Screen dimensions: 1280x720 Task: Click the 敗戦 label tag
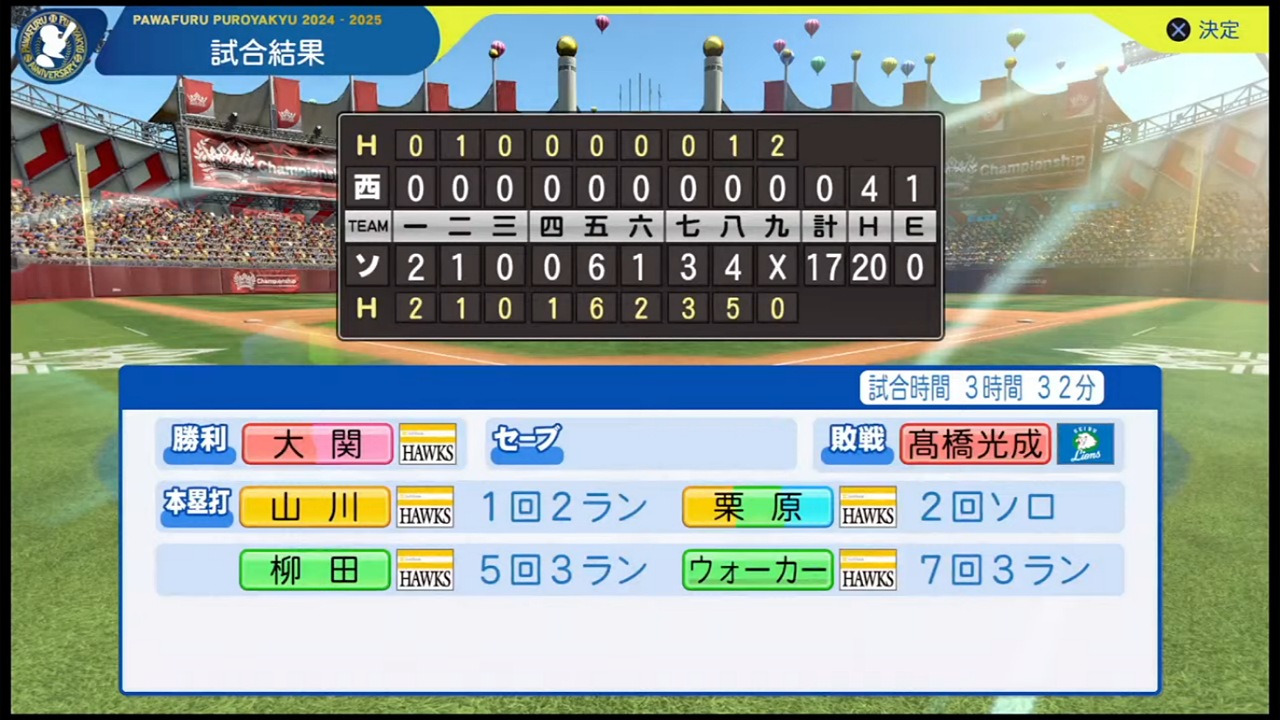(856, 443)
